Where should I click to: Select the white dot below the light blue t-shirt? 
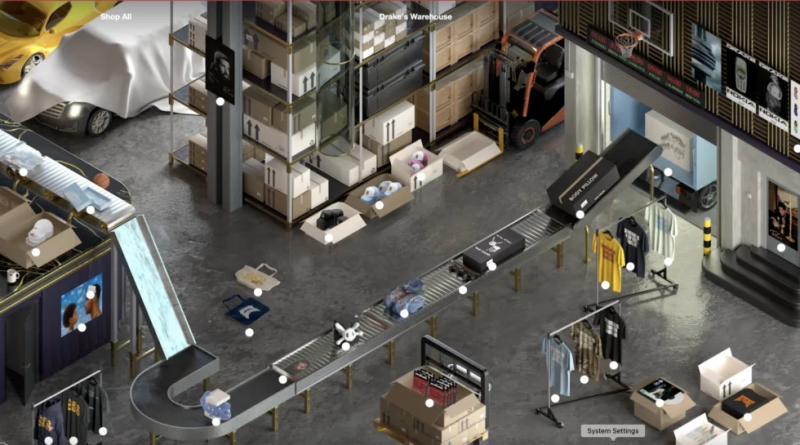[x=555, y=398]
